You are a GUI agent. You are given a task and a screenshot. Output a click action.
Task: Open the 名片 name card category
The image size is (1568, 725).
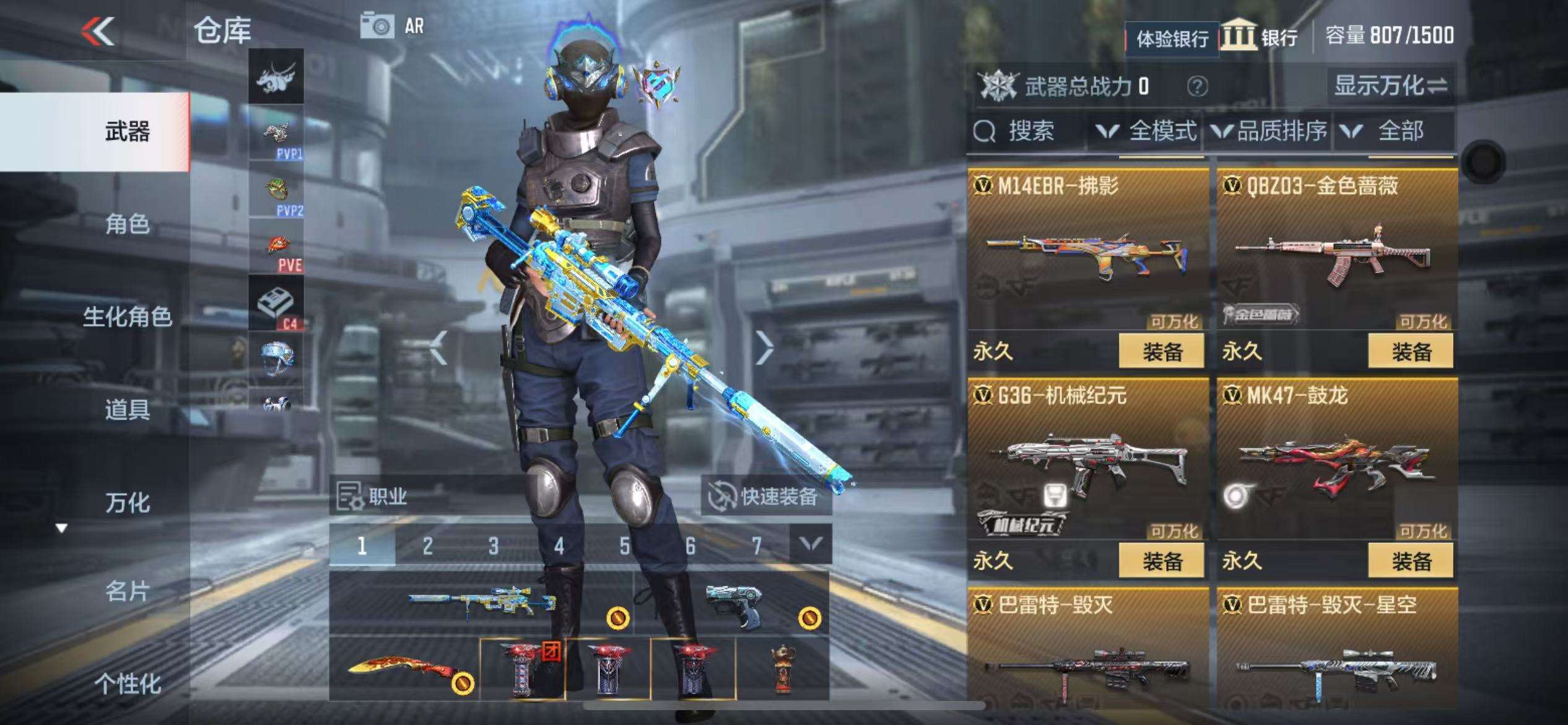coord(127,592)
